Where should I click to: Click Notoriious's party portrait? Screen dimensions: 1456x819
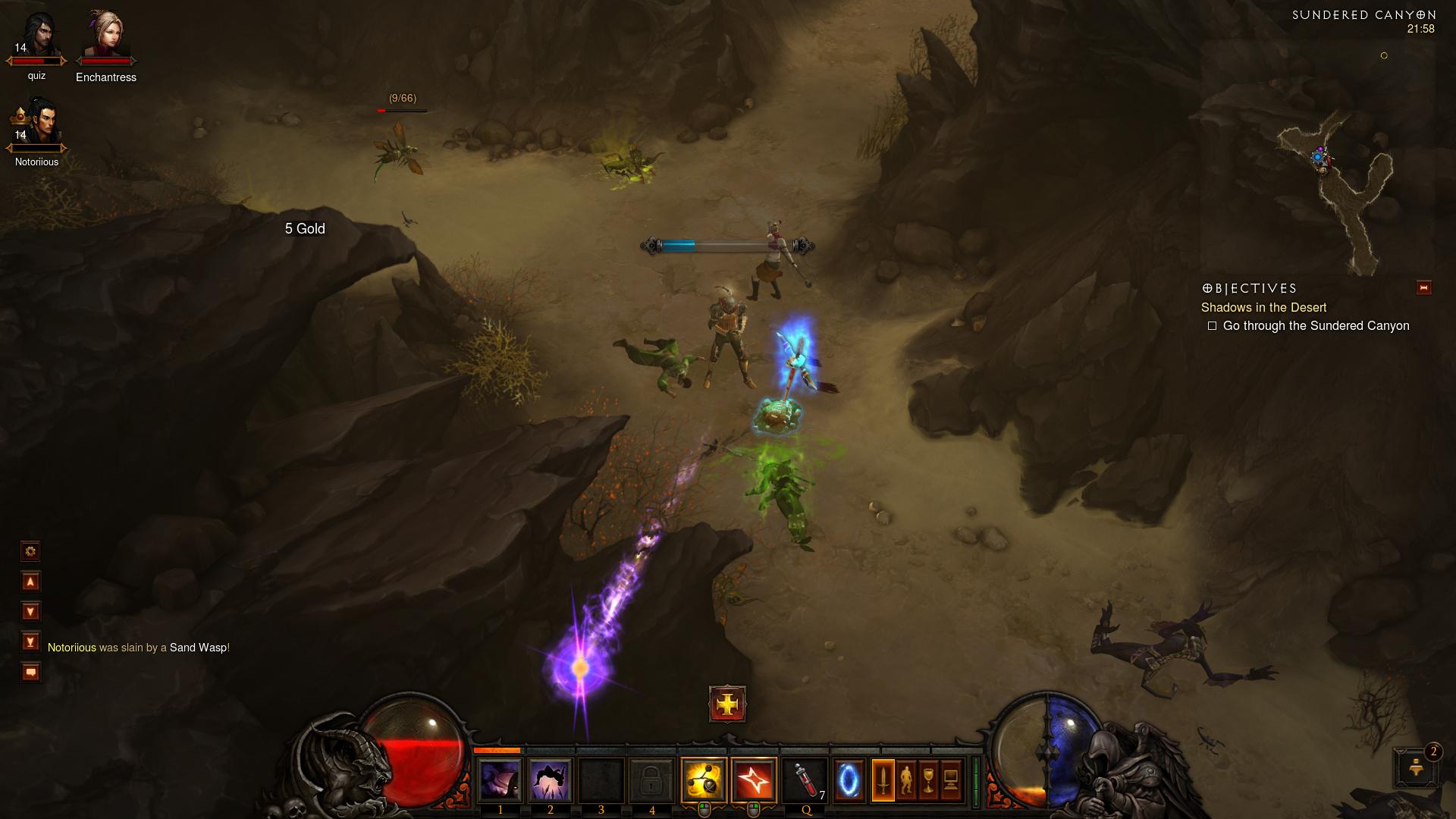click(37, 125)
